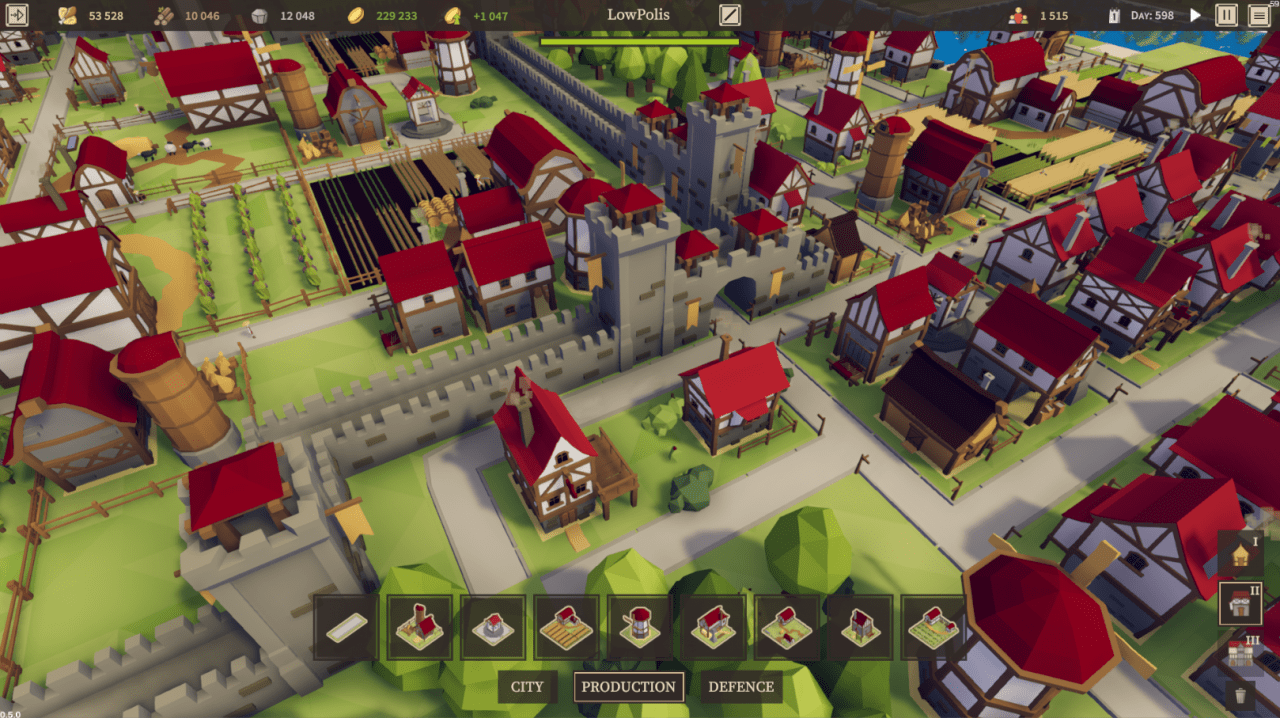Select tier III manor level
Screen dimensions: 1280x718
[x=1241, y=652]
